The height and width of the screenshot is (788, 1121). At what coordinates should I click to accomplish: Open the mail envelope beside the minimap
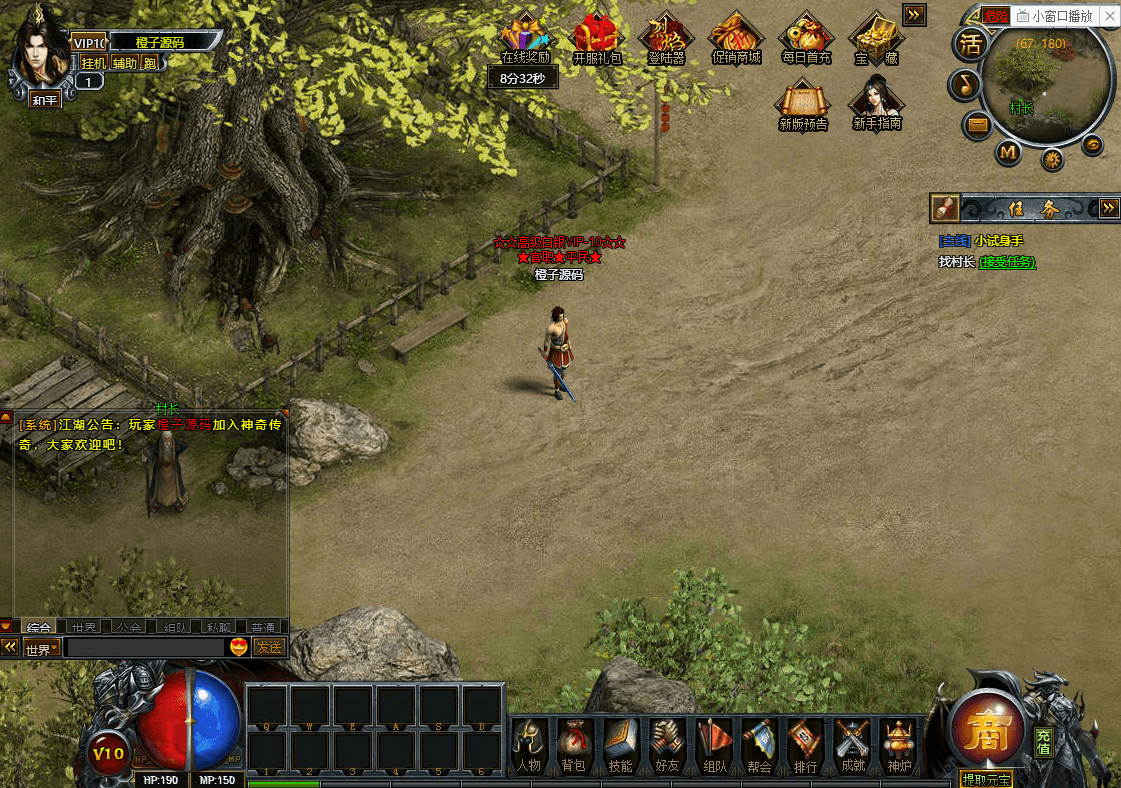[x=977, y=125]
